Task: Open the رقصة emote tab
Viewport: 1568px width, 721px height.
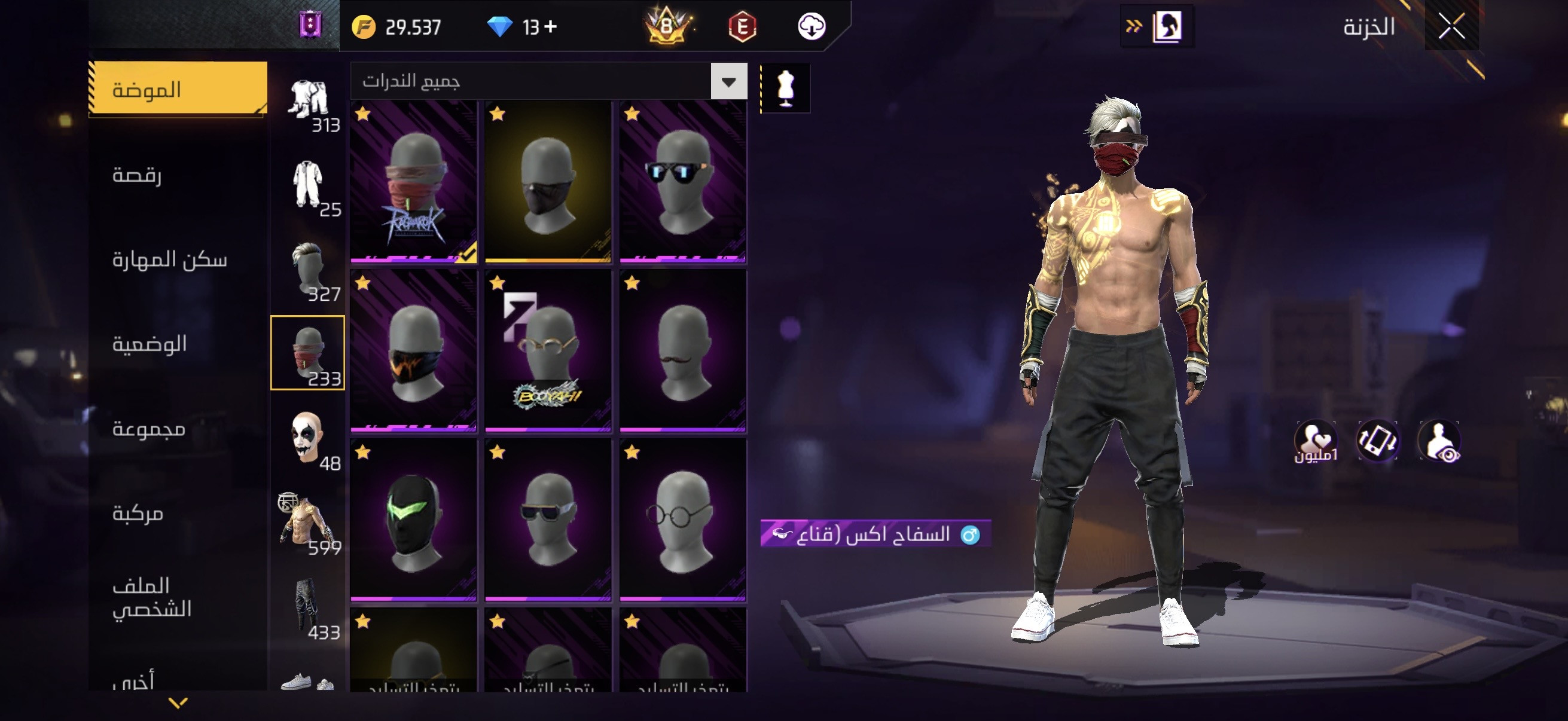Action: coord(137,175)
